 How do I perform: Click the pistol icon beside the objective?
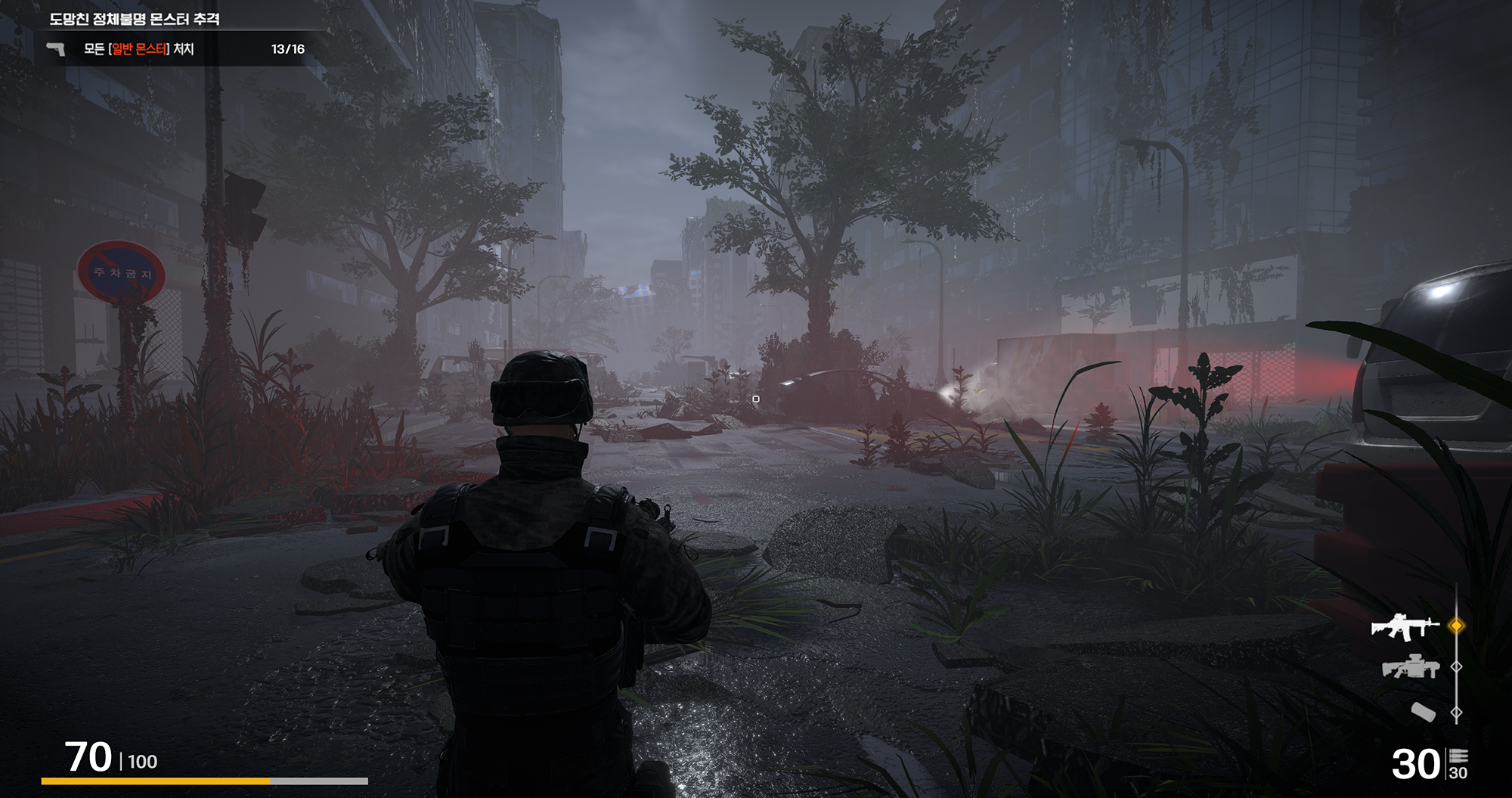click(x=56, y=49)
